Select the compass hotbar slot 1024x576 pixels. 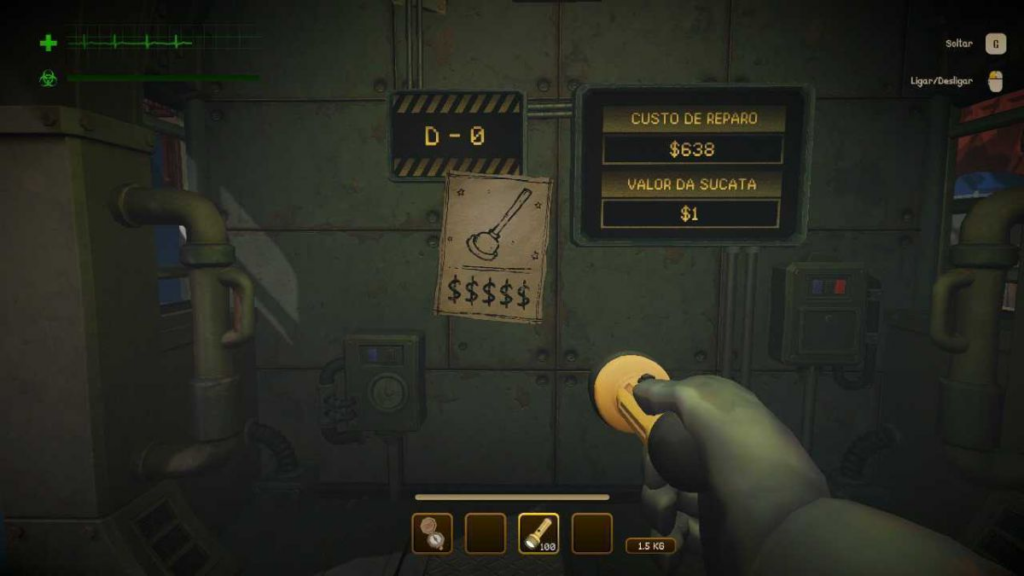point(432,533)
